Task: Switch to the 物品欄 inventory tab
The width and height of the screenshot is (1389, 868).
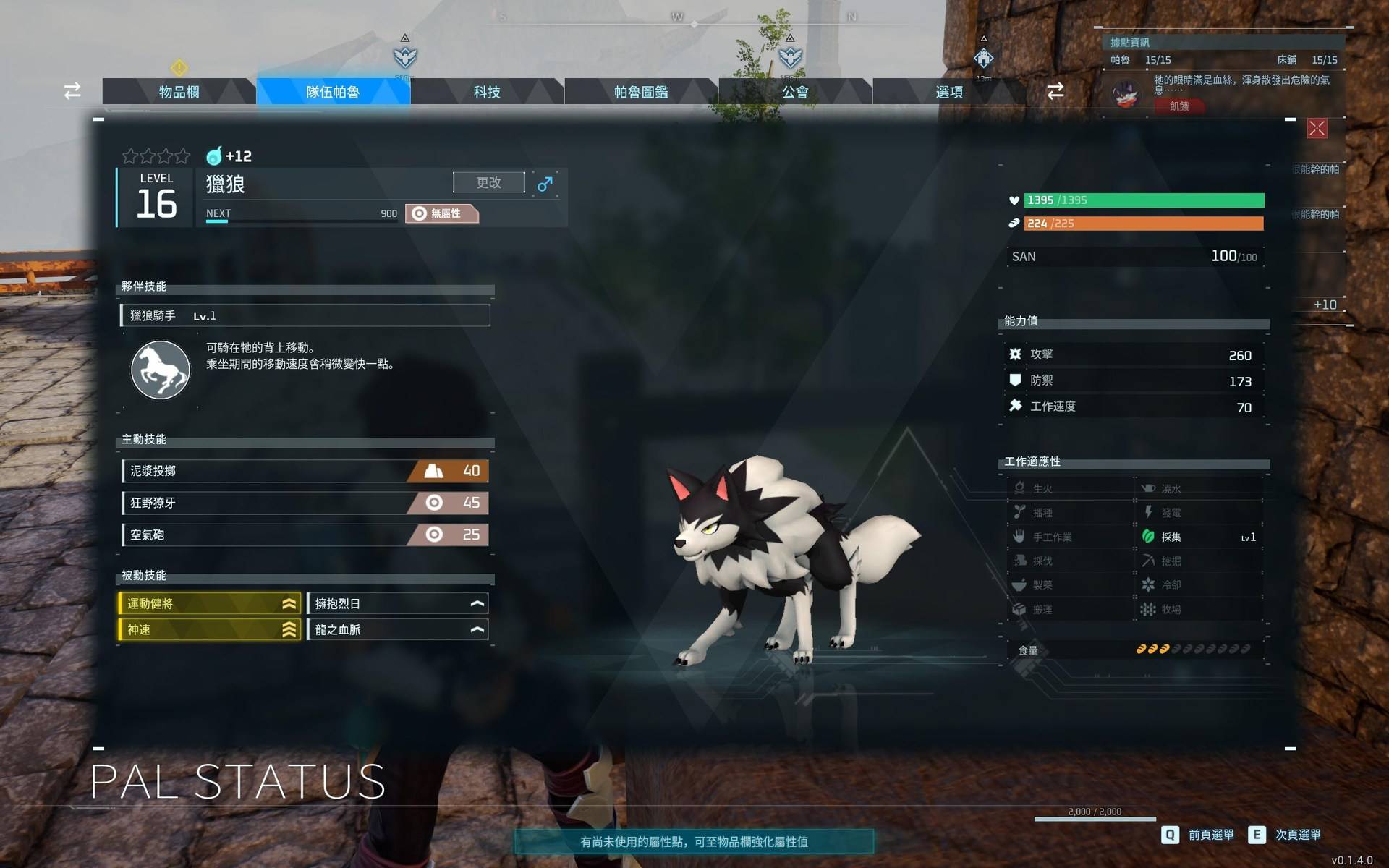Action: point(179,92)
